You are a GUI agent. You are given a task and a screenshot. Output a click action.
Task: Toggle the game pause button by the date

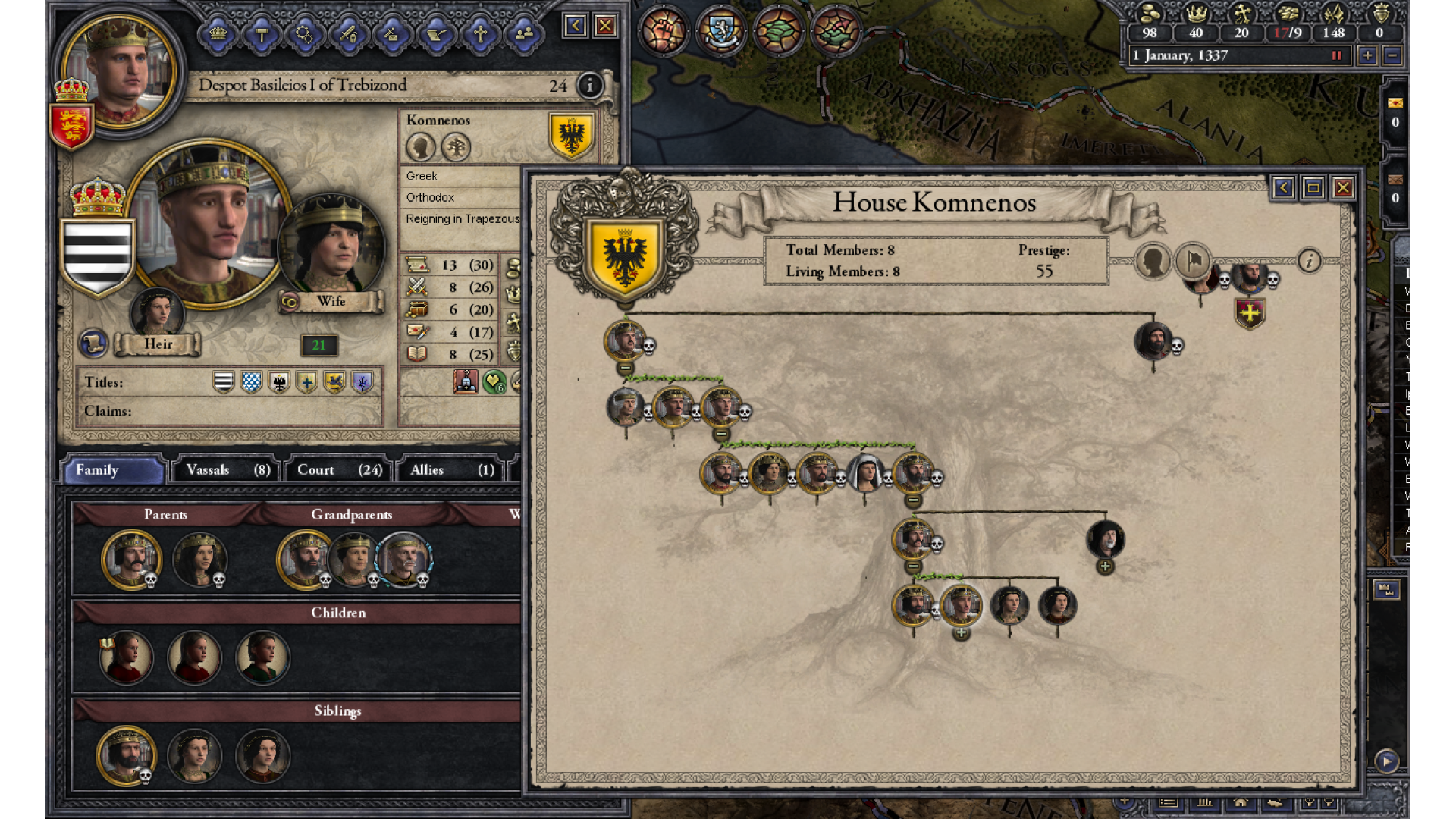[1336, 55]
